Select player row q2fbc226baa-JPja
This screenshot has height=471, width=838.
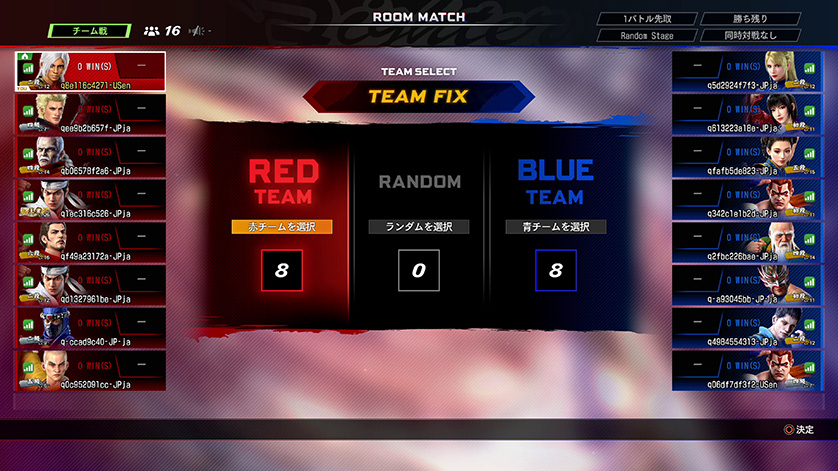747,241
